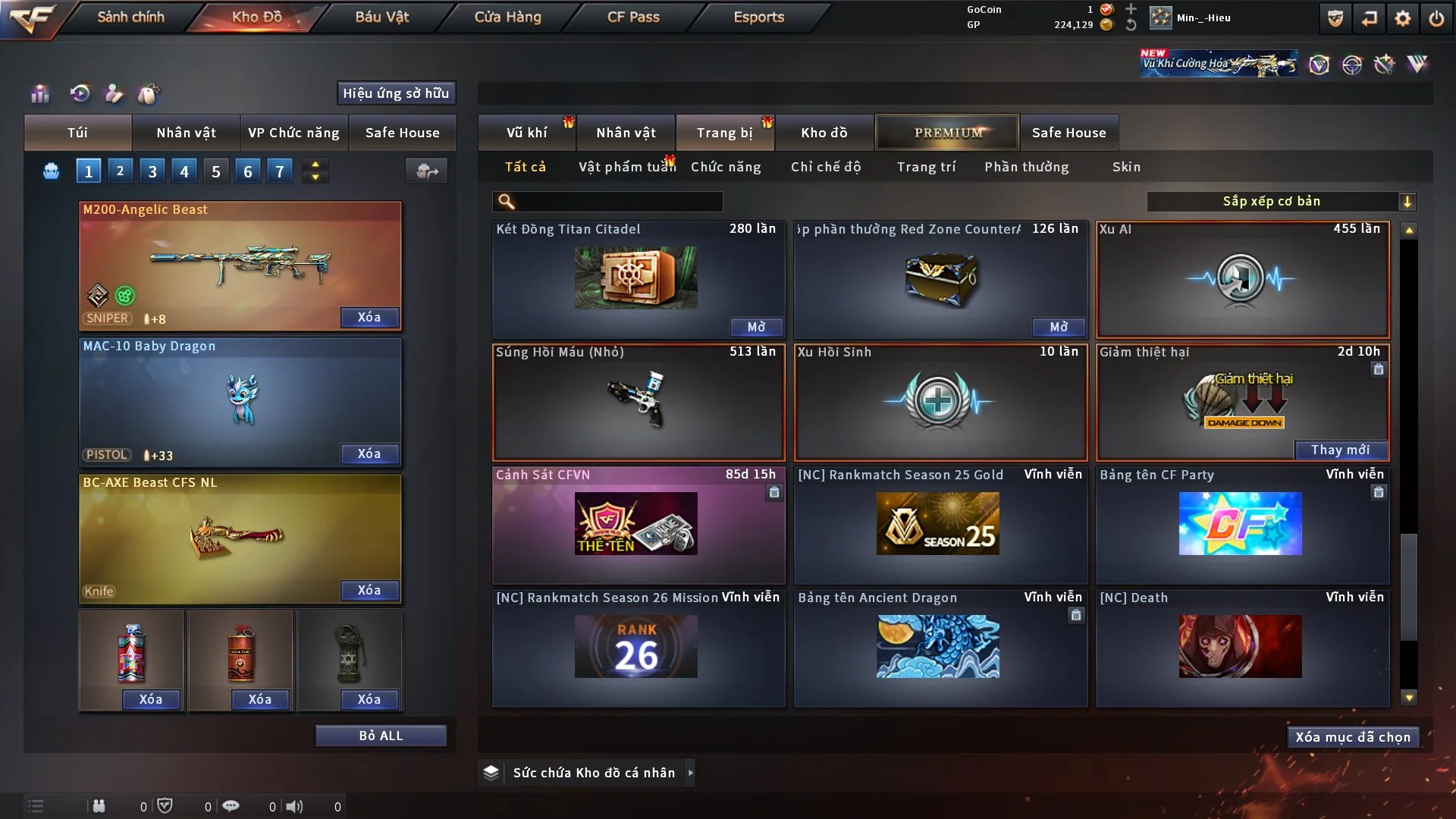Switch to the Vũ khí inventory tab
The width and height of the screenshot is (1456, 819).
click(526, 133)
